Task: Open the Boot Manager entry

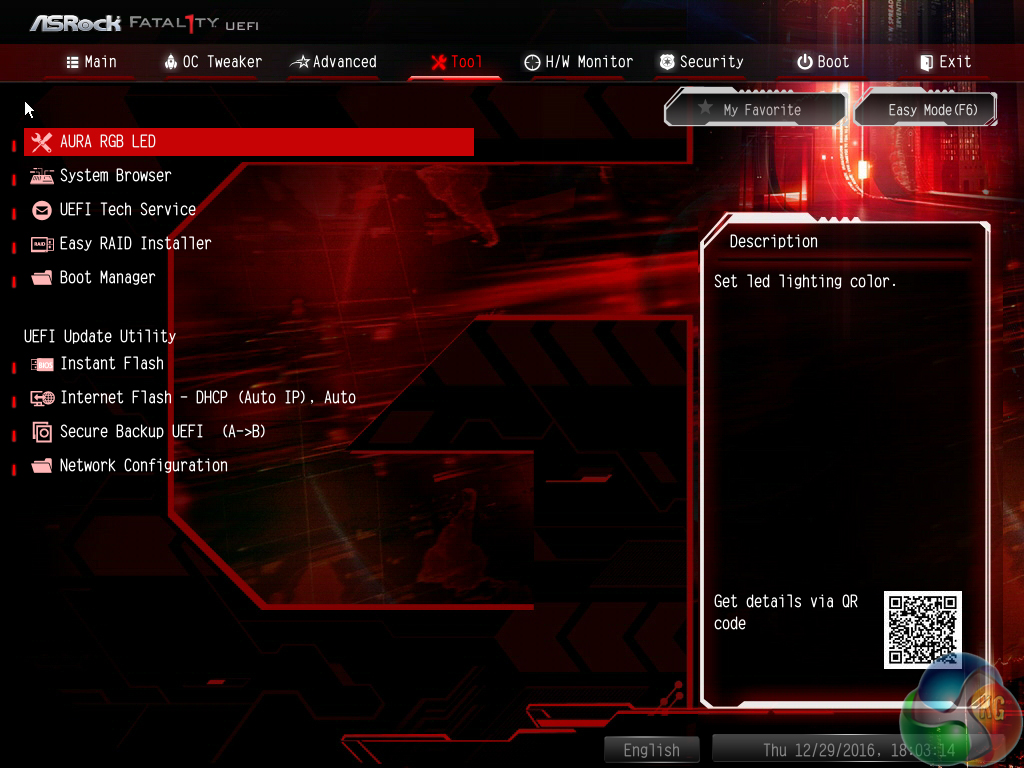Action: click(107, 278)
